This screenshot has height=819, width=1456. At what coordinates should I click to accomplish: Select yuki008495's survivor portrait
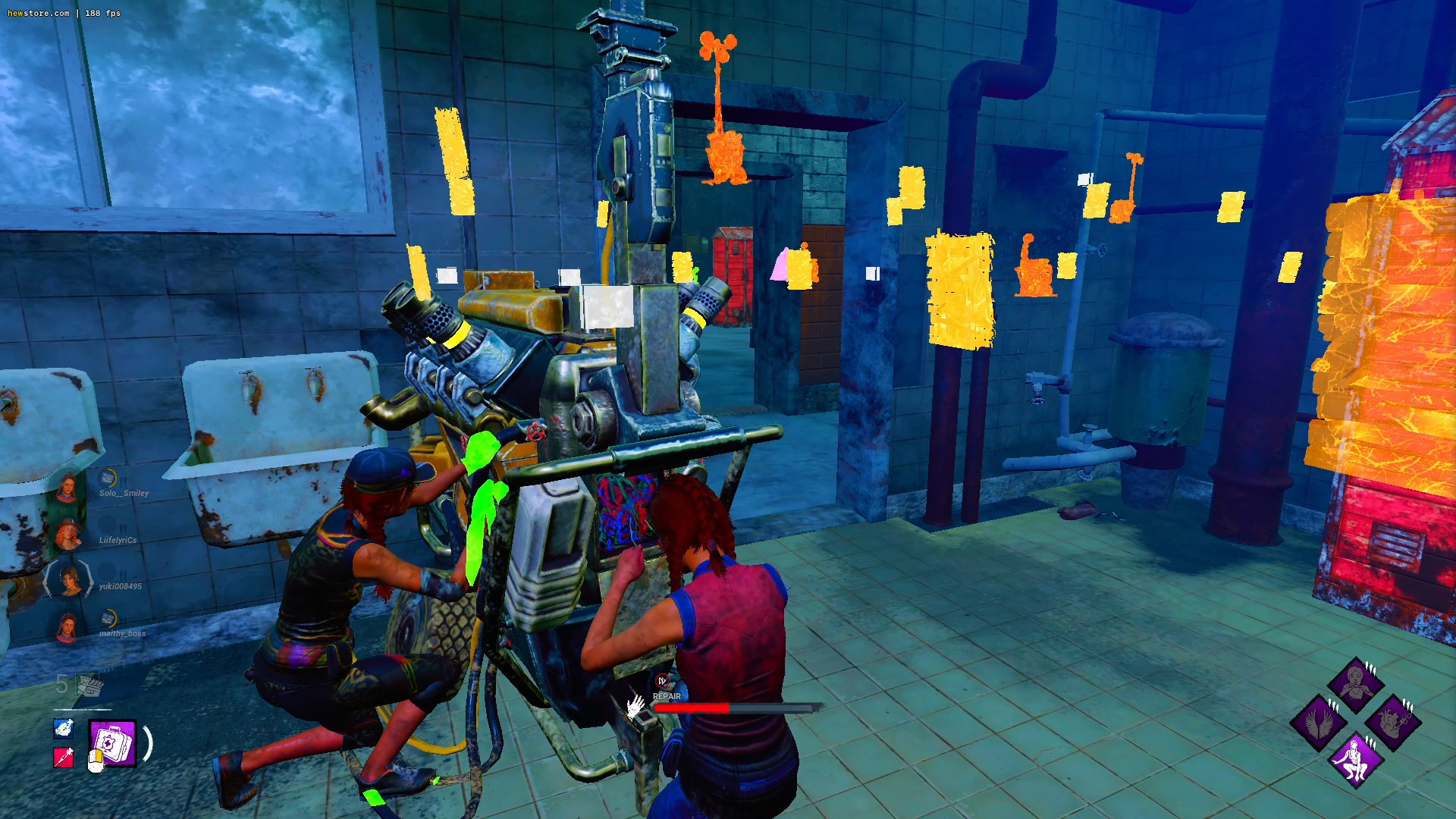(69, 582)
